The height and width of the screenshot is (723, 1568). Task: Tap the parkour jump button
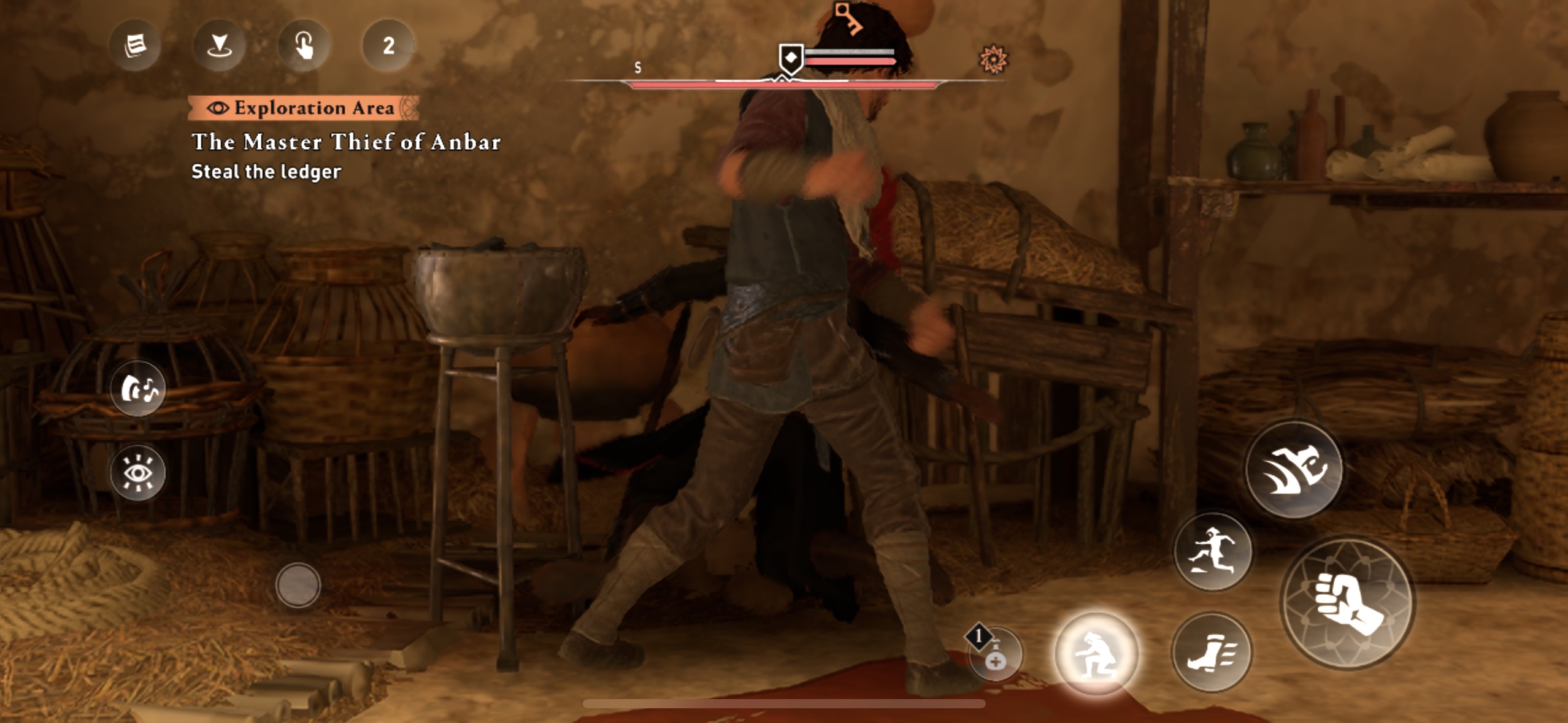point(1213,552)
